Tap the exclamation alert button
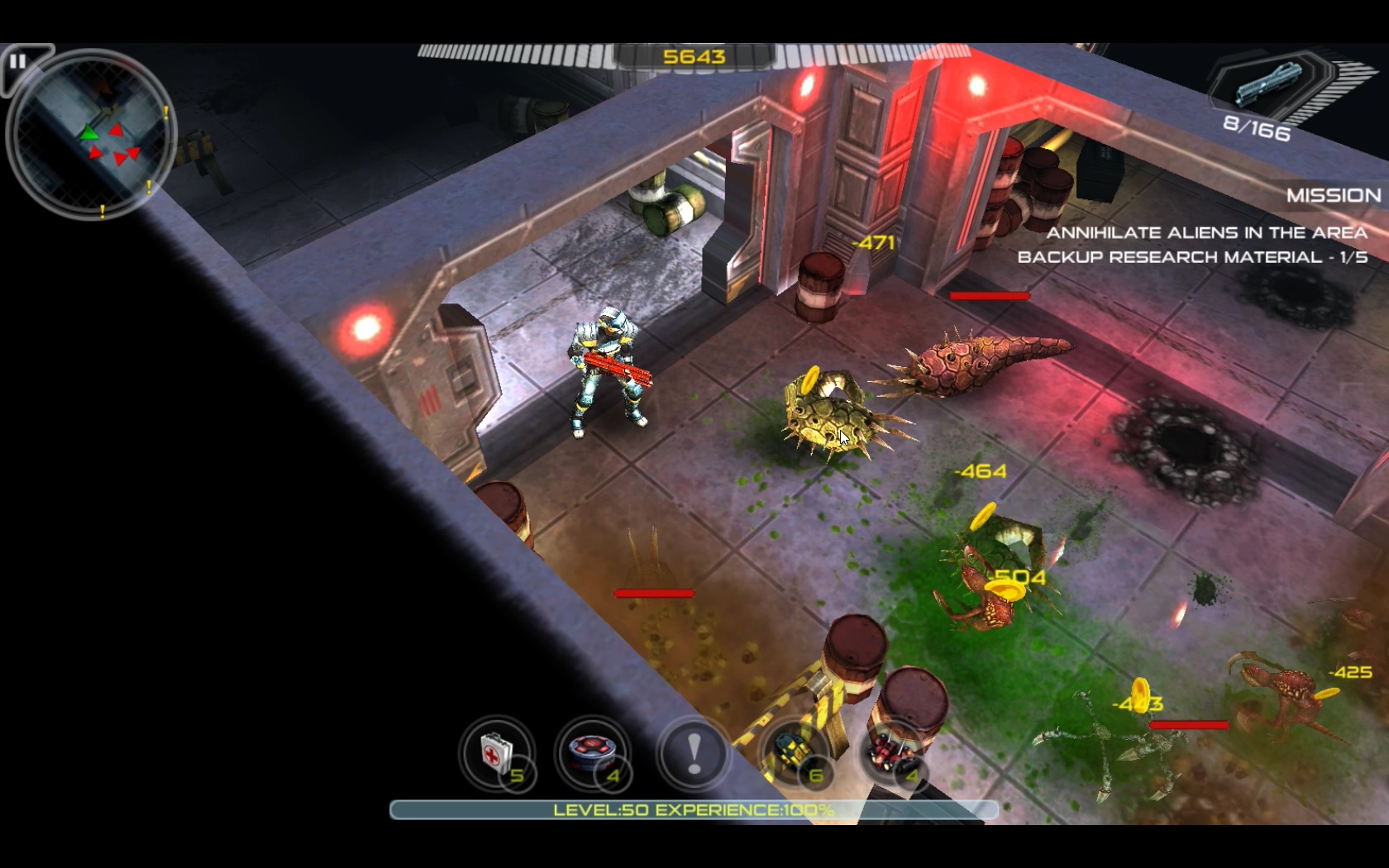1389x868 pixels. click(x=693, y=753)
